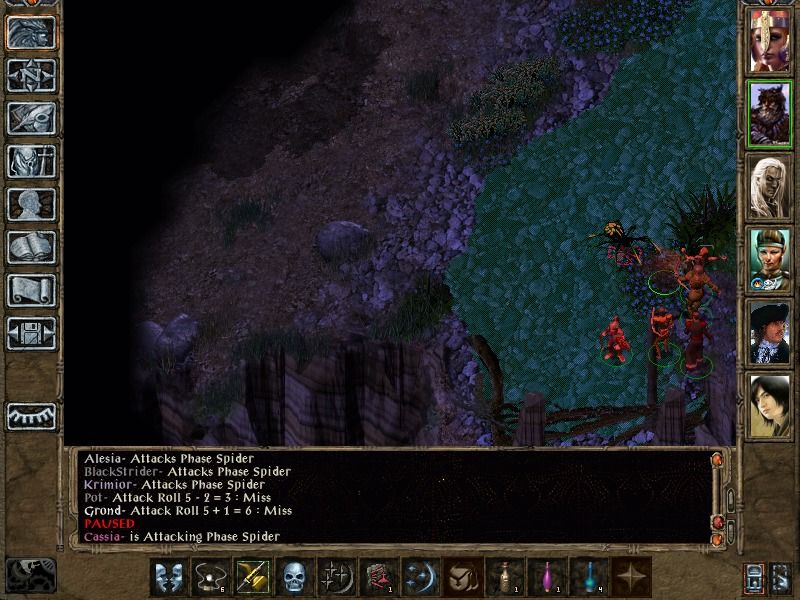Viewport: 800px width, 600px height.
Task: Open the journal quill button
Action: (31, 117)
